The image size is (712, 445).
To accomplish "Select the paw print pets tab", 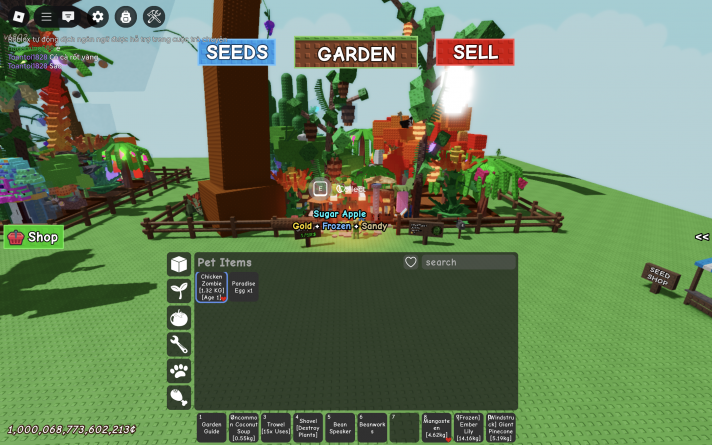I will click(179, 371).
